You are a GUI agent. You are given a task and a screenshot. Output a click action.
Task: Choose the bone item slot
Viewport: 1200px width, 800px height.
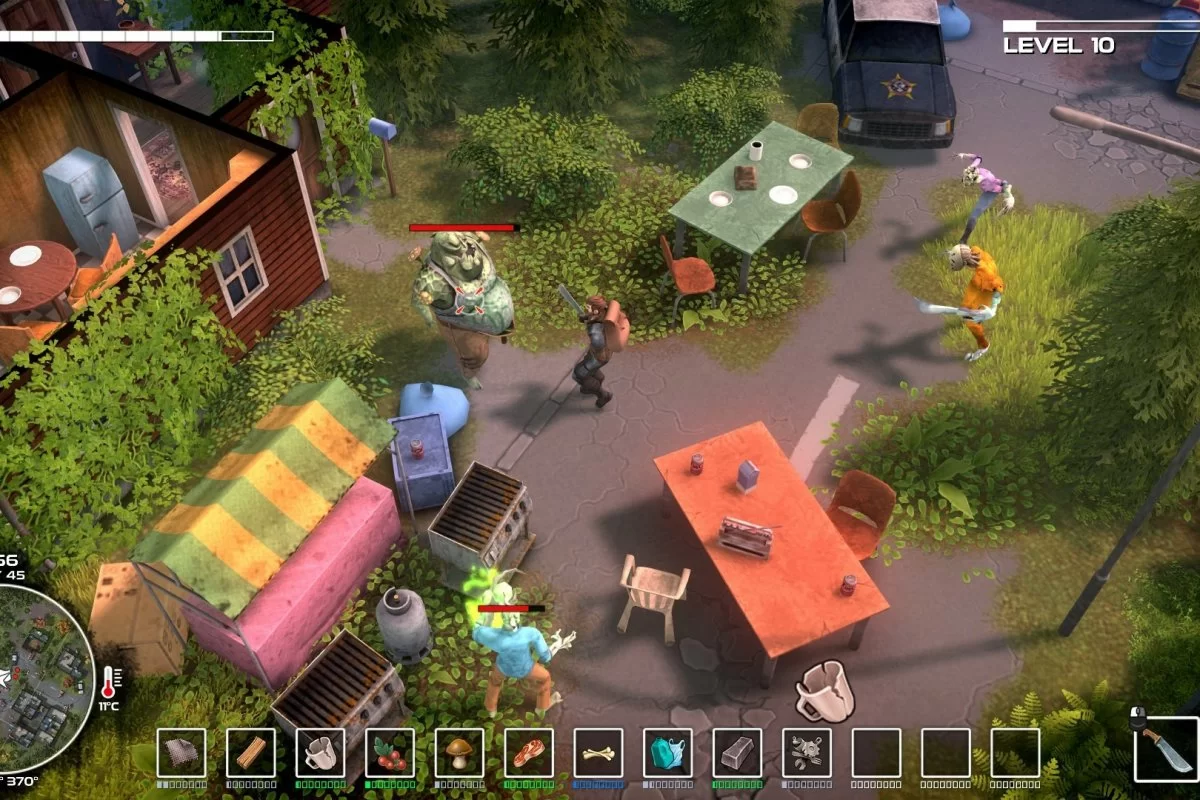(598, 753)
